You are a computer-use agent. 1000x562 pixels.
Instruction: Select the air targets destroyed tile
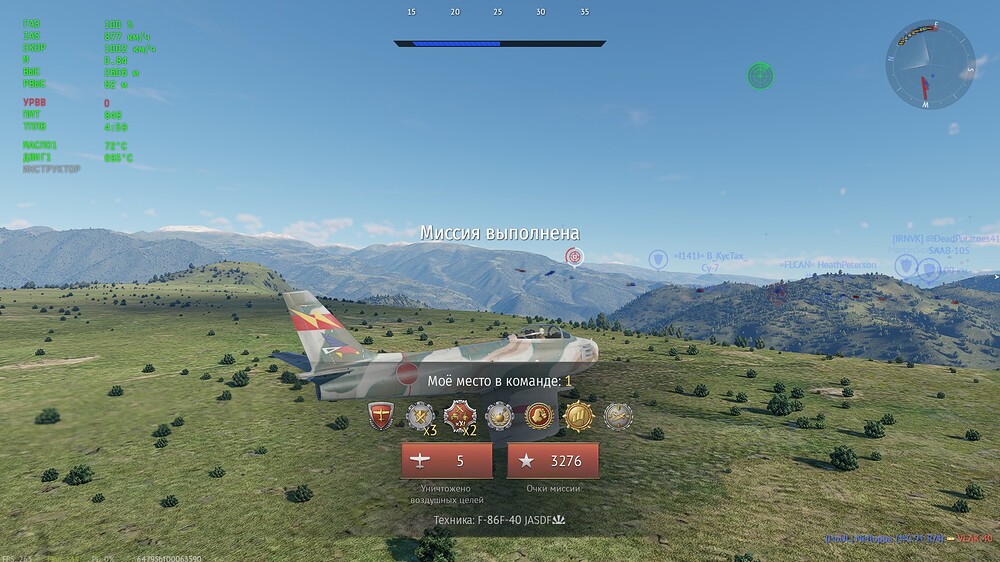pos(446,461)
